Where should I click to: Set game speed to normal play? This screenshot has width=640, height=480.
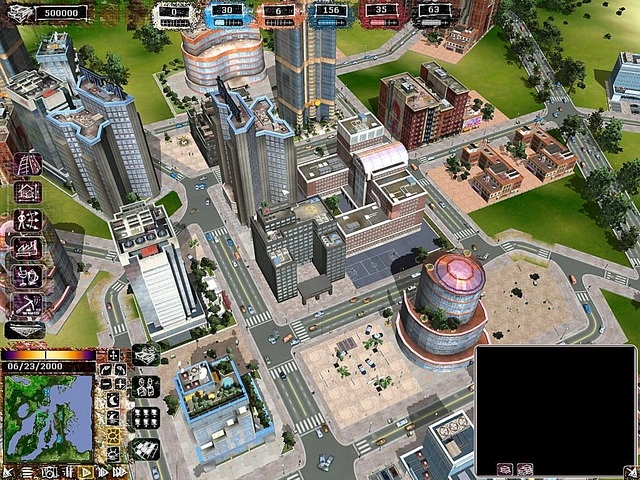tap(86, 471)
